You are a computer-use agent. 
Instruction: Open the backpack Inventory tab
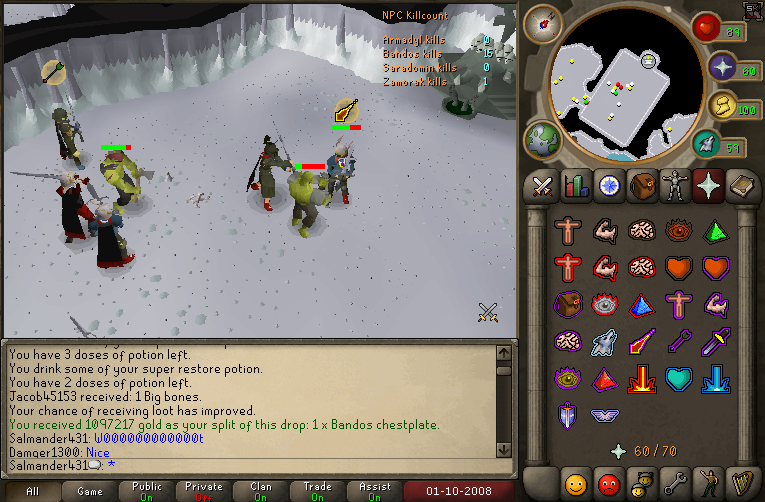click(x=640, y=185)
